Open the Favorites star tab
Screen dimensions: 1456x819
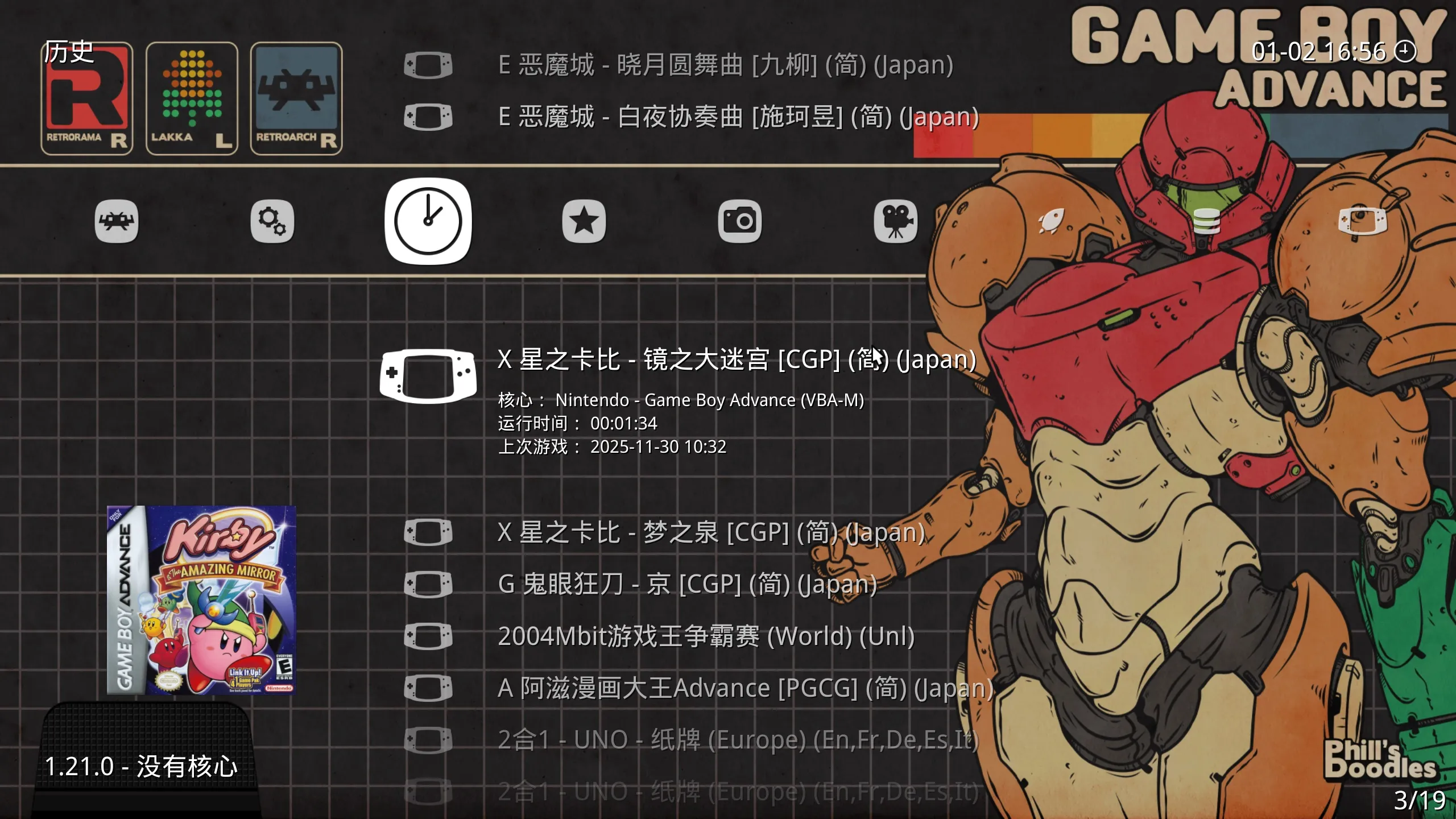tap(585, 222)
